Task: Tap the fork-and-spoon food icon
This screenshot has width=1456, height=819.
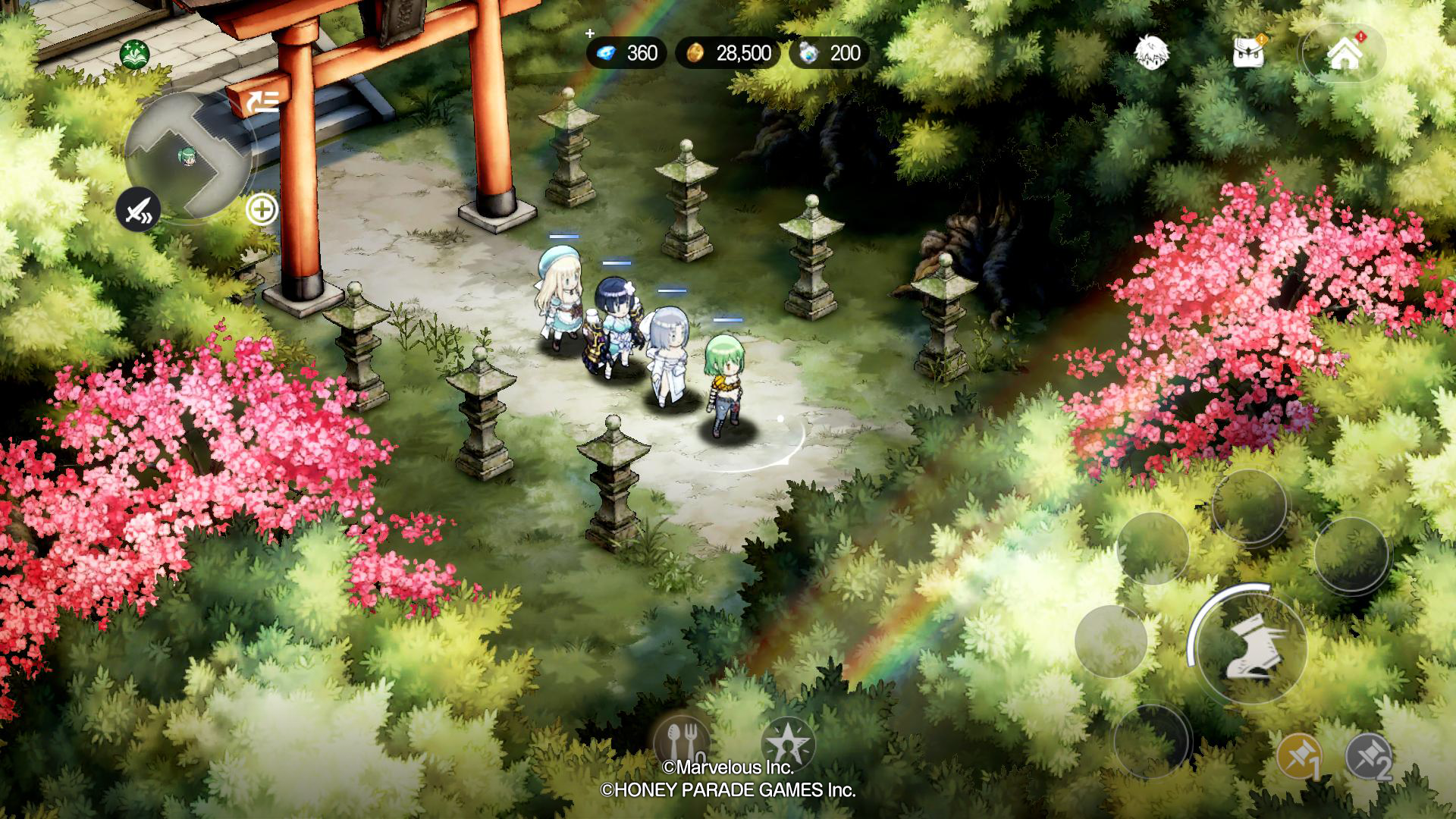Action: coord(682,745)
